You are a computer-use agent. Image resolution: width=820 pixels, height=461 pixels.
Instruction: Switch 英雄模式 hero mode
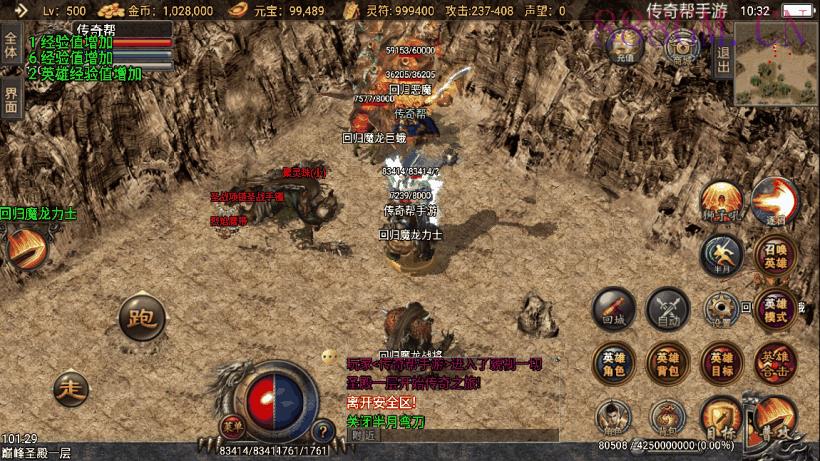776,310
